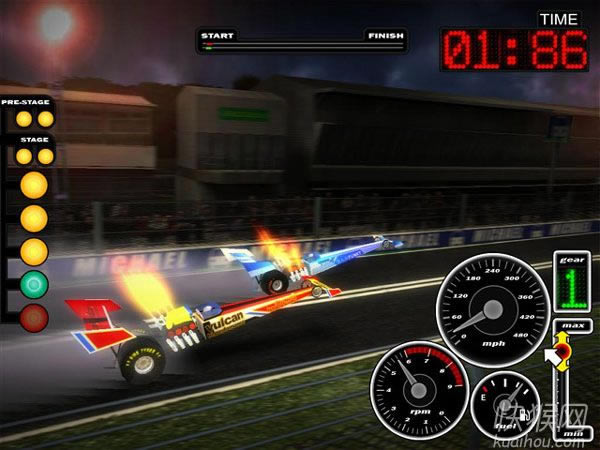Set throttle to the min label
This screenshot has width=600, height=450.
pyautogui.click(x=573, y=436)
